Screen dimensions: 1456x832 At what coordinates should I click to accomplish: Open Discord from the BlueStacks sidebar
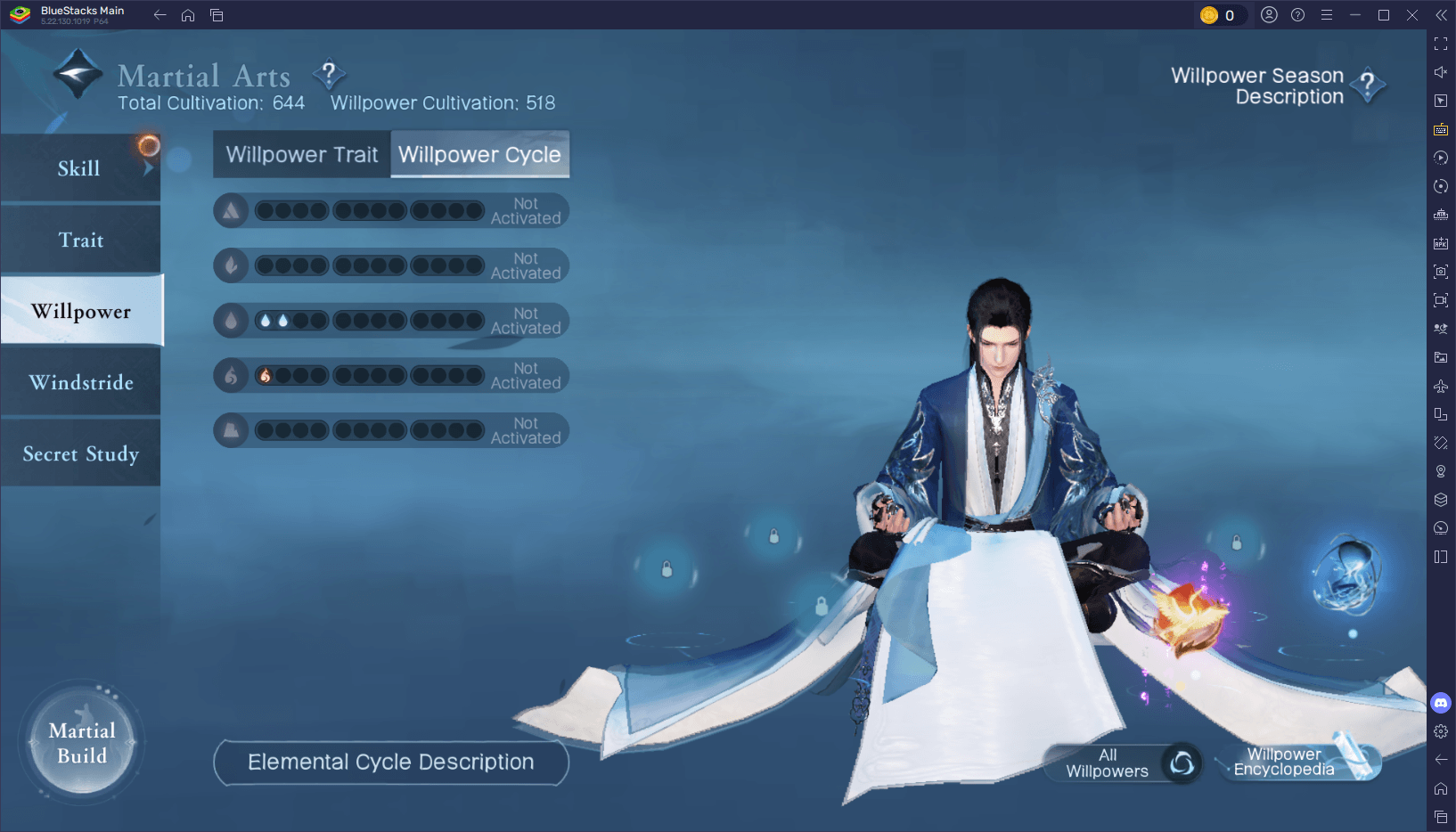(1441, 703)
